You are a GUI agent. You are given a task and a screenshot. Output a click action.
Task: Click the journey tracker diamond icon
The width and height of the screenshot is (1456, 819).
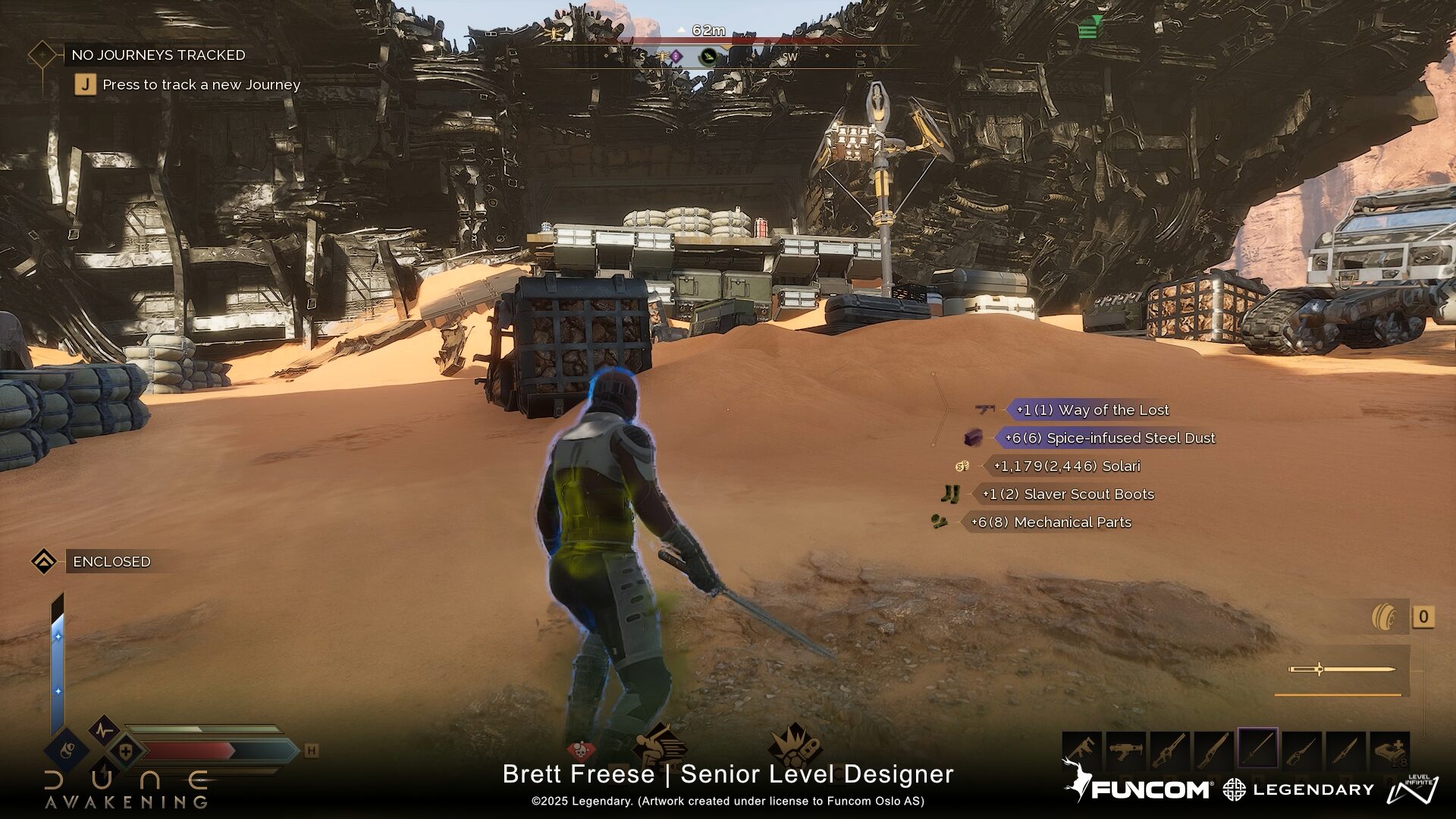tap(42, 55)
